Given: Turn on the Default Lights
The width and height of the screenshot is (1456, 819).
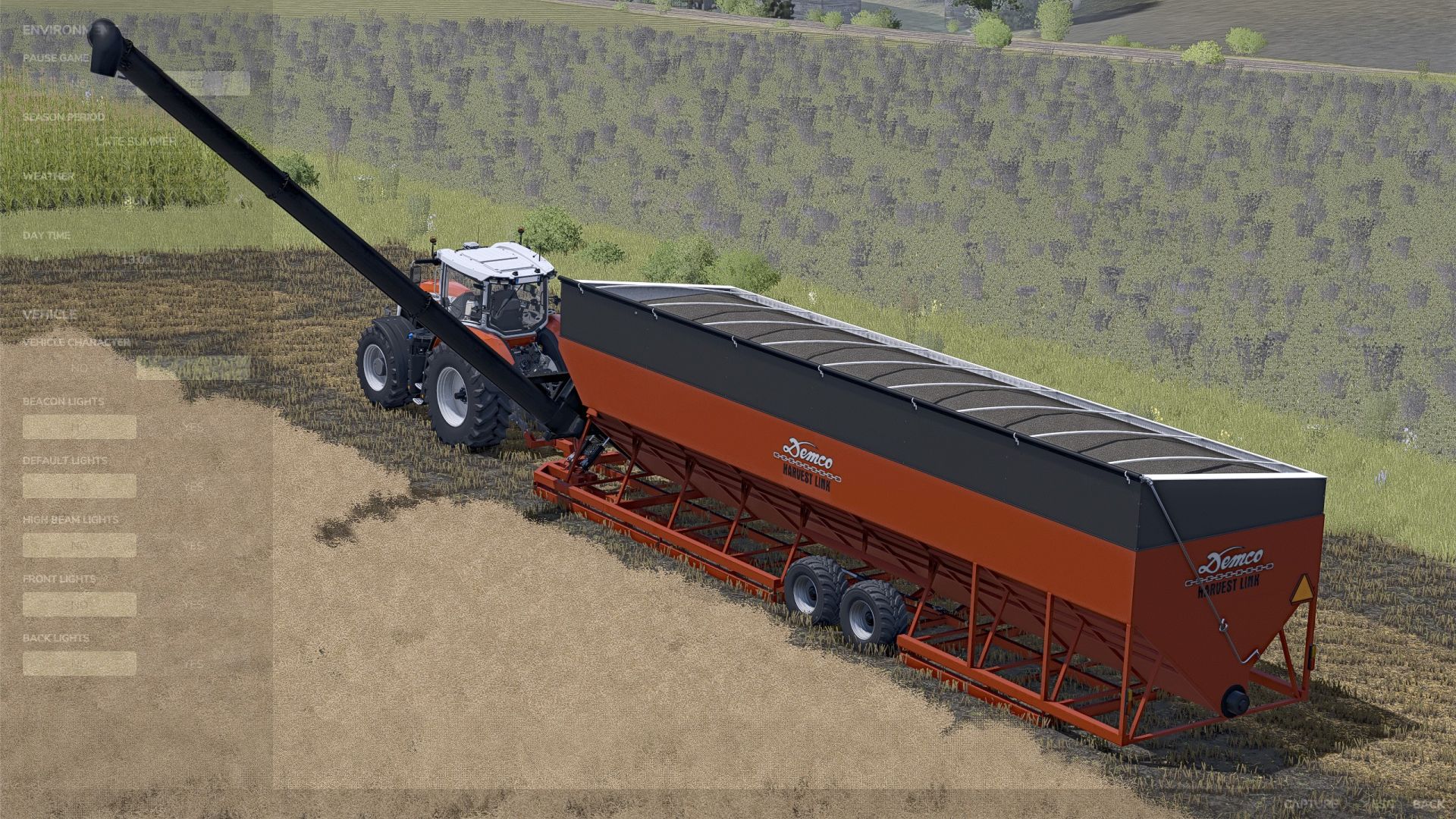Looking at the screenshot, I should pos(193,486).
